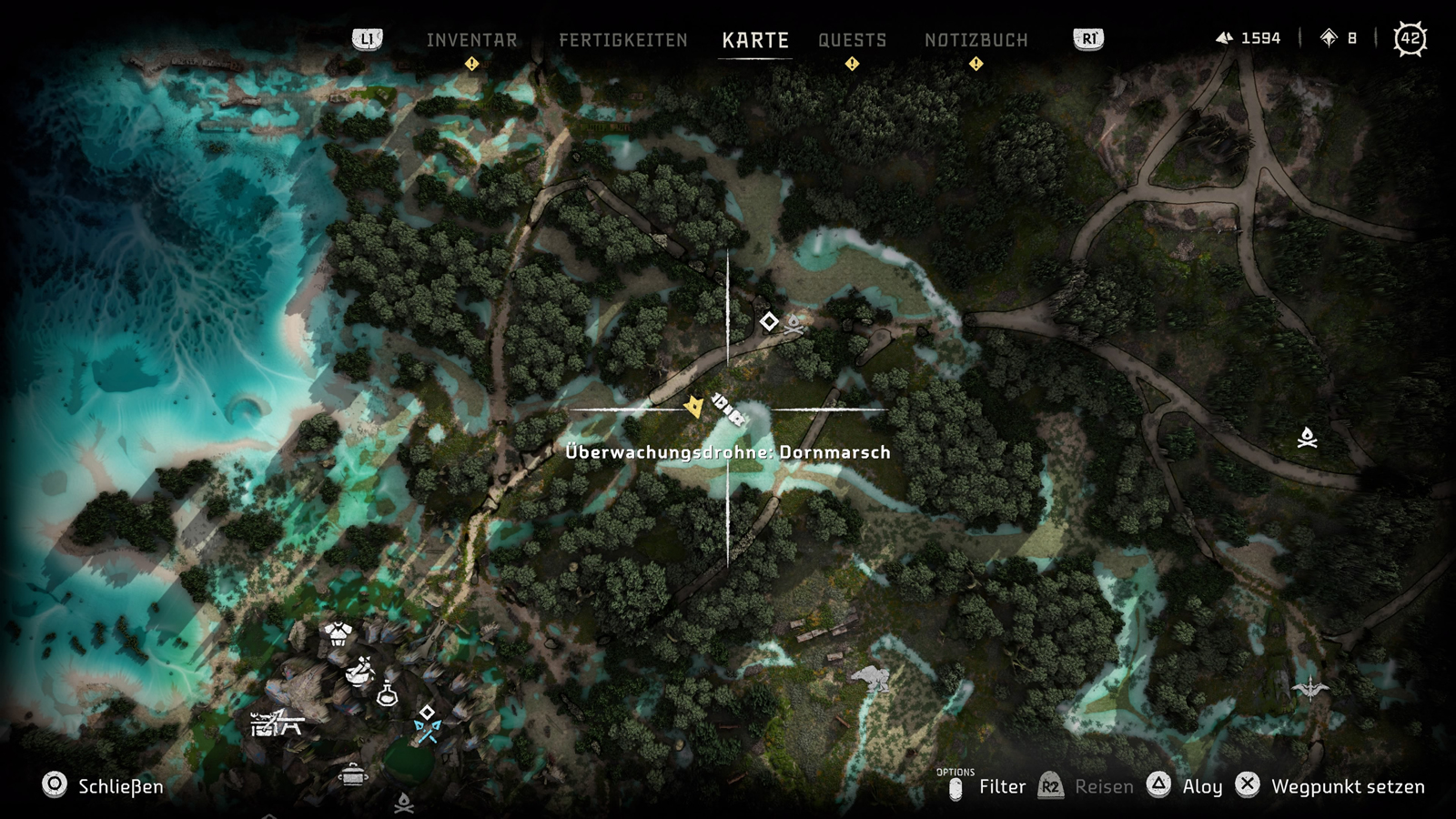Go to the Quests tab
This screenshot has height=819, width=1456.
852,40
